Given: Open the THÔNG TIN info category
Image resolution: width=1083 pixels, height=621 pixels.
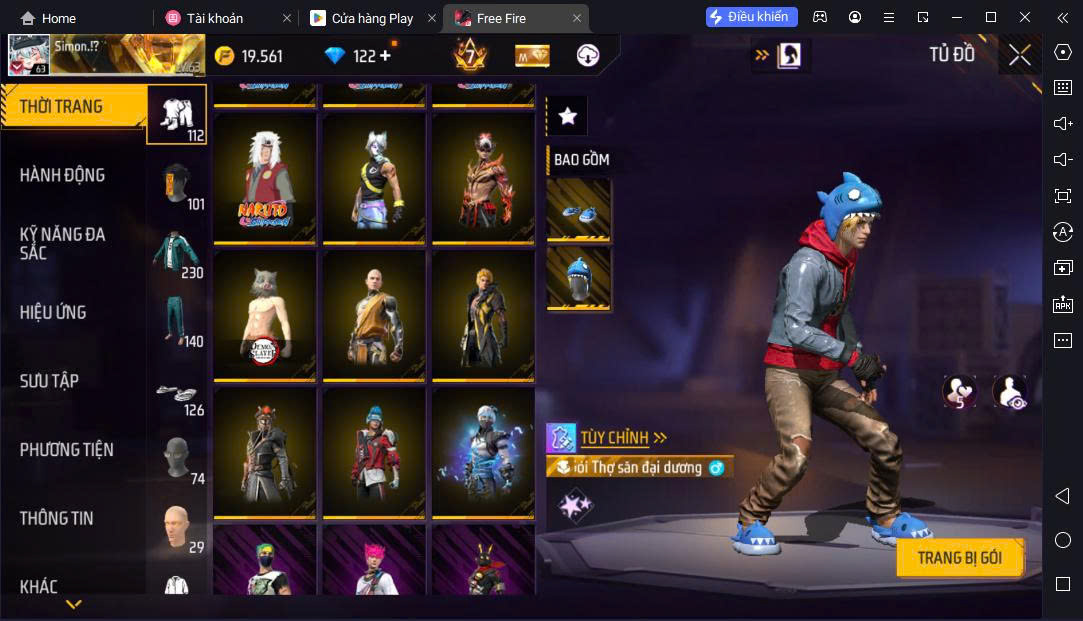Looking at the screenshot, I should pos(56,518).
